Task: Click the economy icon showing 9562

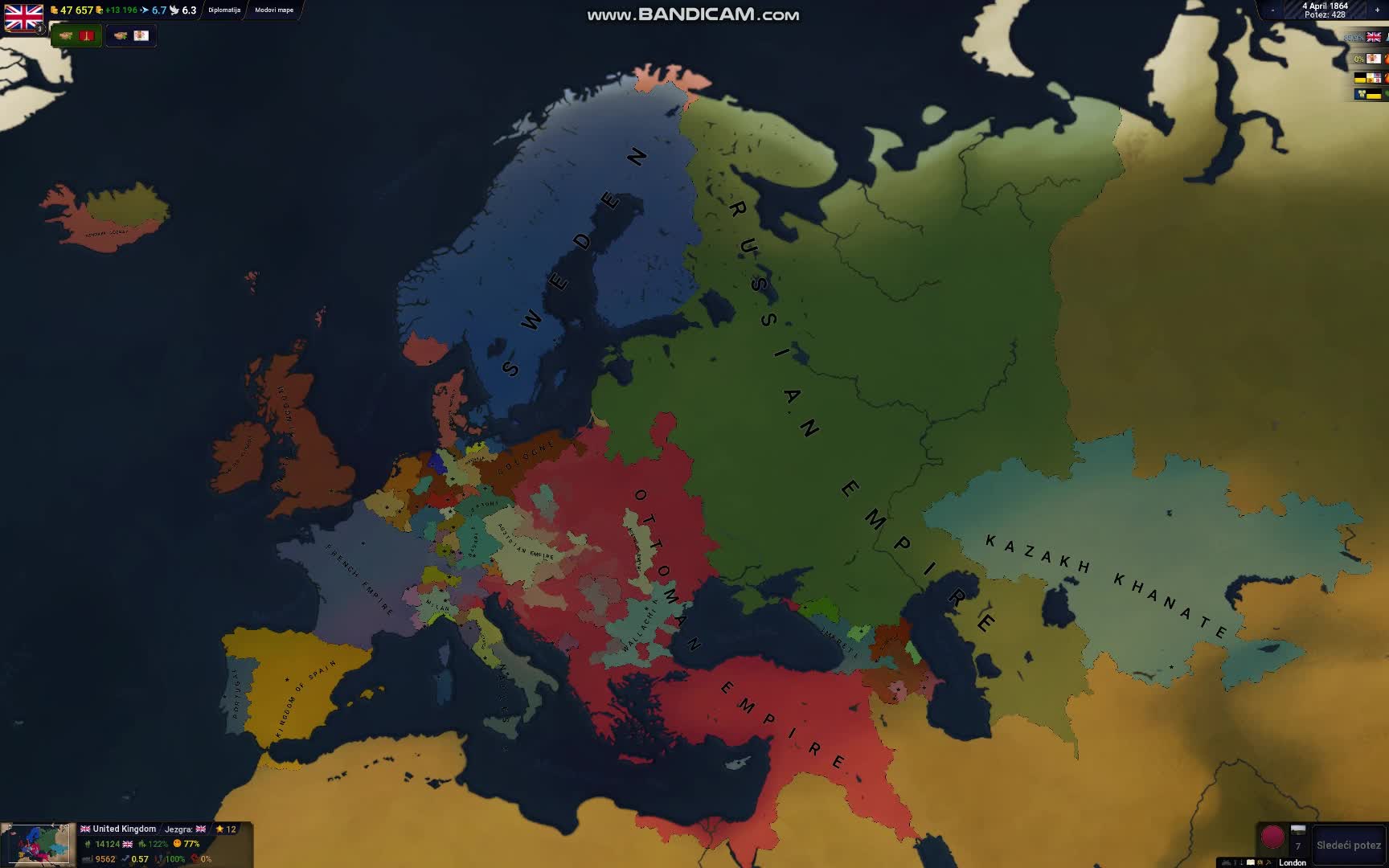Action: point(87,859)
